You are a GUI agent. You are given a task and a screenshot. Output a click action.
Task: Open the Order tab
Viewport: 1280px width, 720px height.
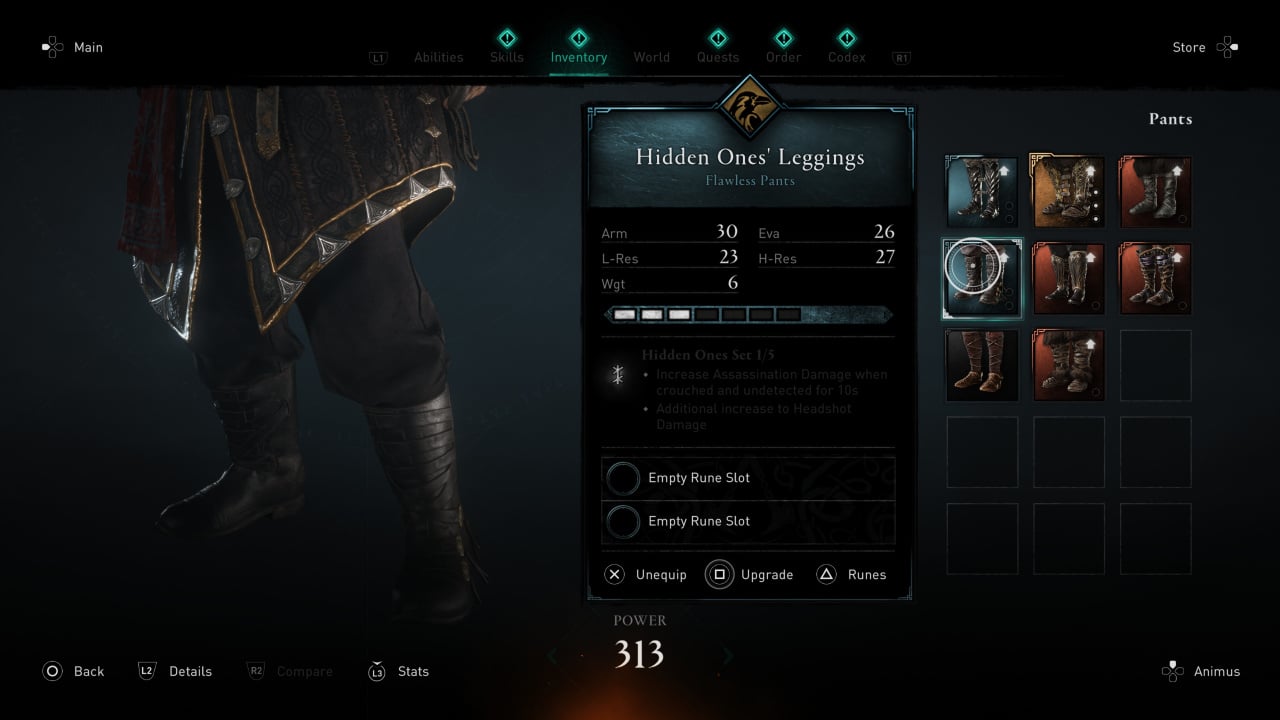(783, 56)
